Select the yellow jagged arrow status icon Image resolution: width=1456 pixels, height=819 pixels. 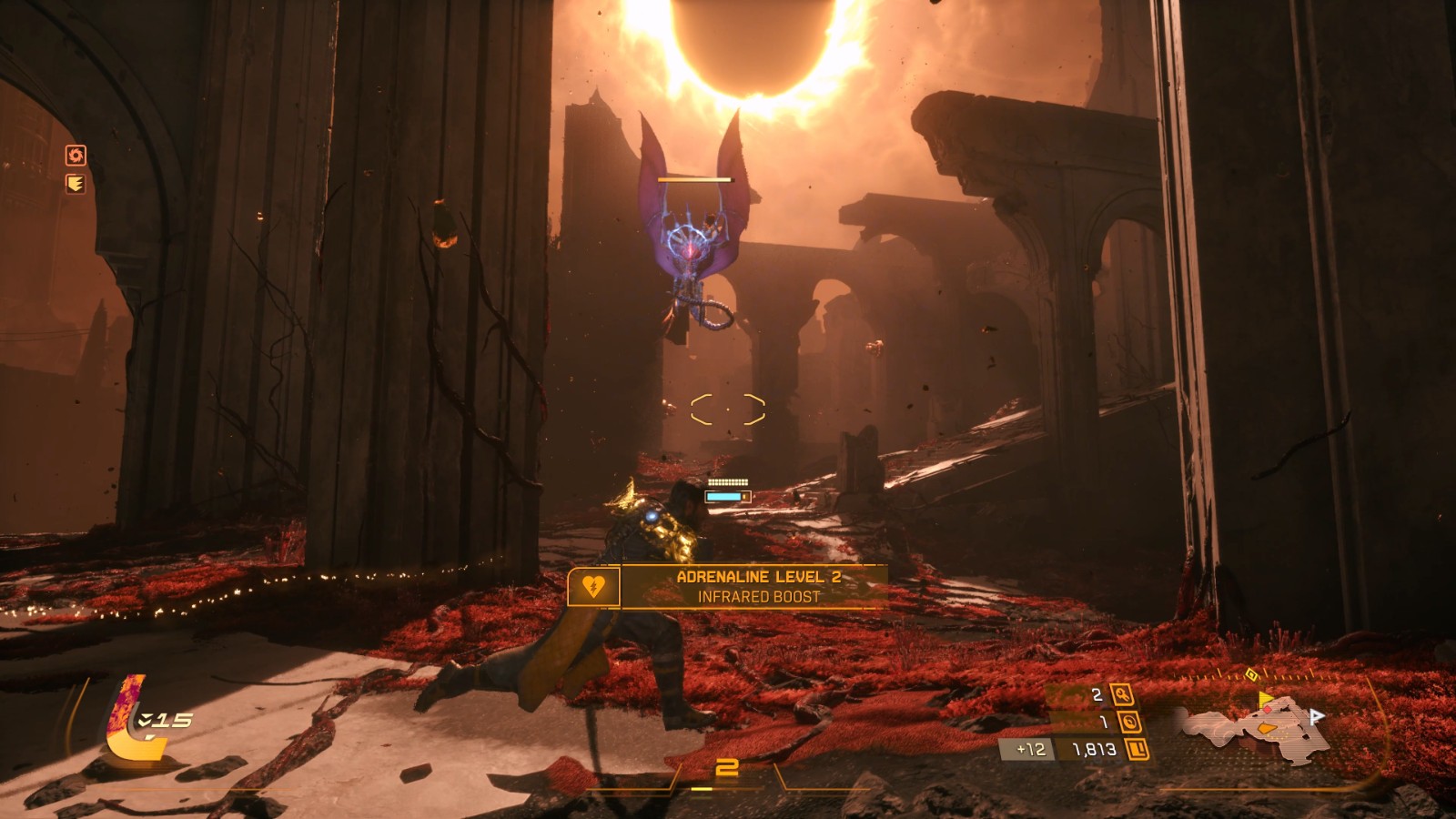pyautogui.click(x=76, y=185)
